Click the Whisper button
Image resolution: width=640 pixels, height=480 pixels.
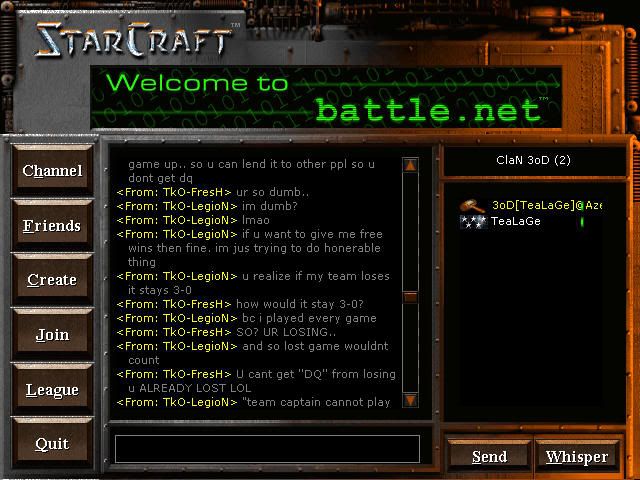(x=577, y=457)
